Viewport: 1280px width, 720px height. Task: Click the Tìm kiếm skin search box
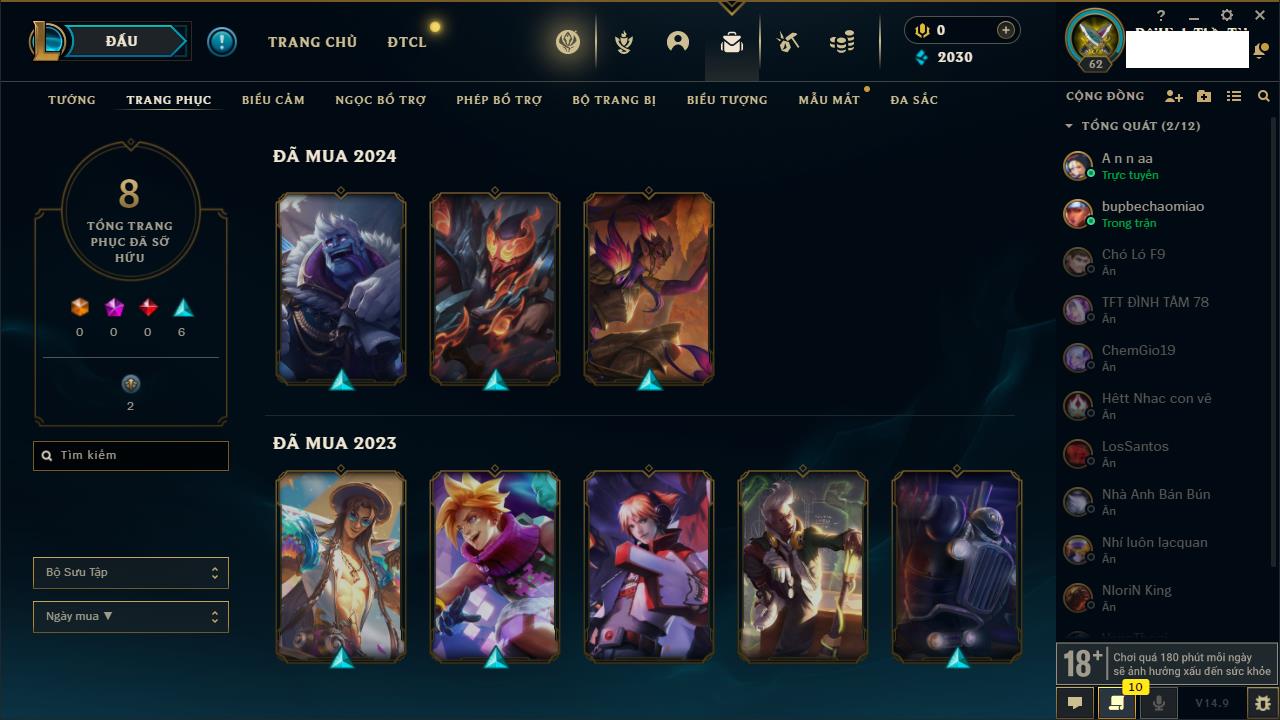(x=131, y=456)
